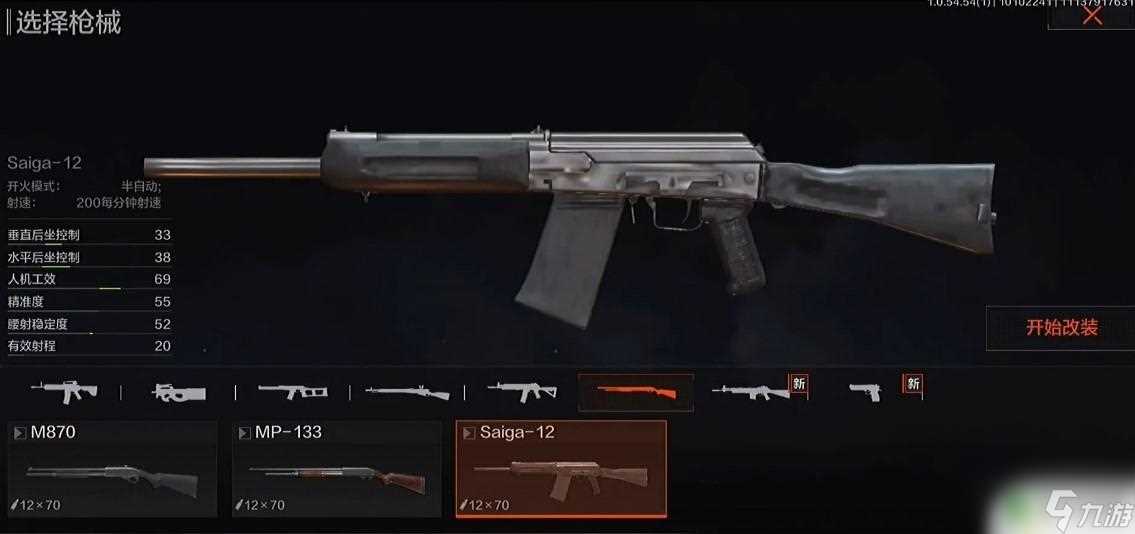Viewport: 1135px width, 534px height.
Task: Select the Saiga-12 weapon card
Action: pos(561,468)
